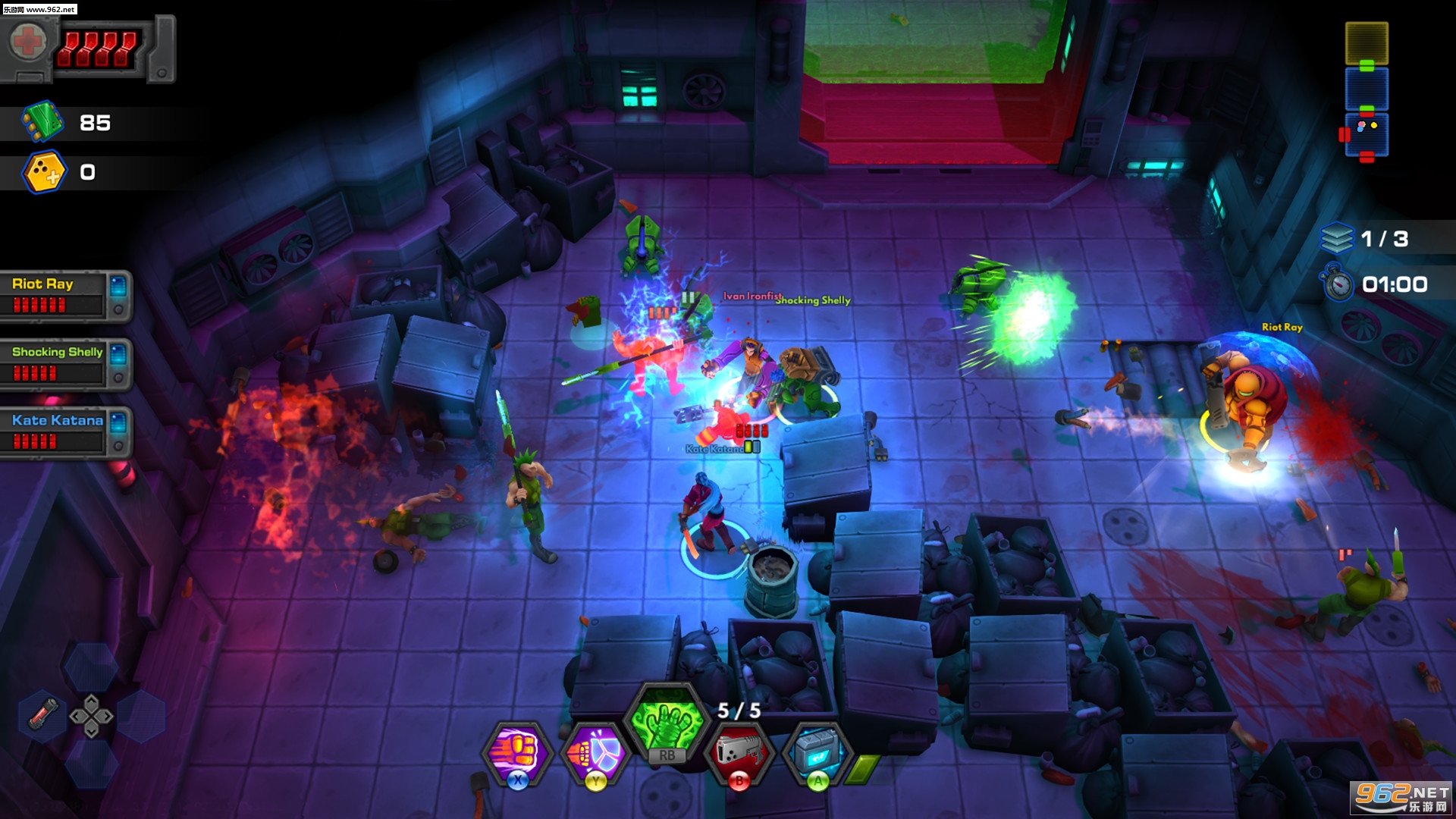Click the yellow hexagon token icon
The height and width of the screenshot is (819, 1456).
pos(45,172)
